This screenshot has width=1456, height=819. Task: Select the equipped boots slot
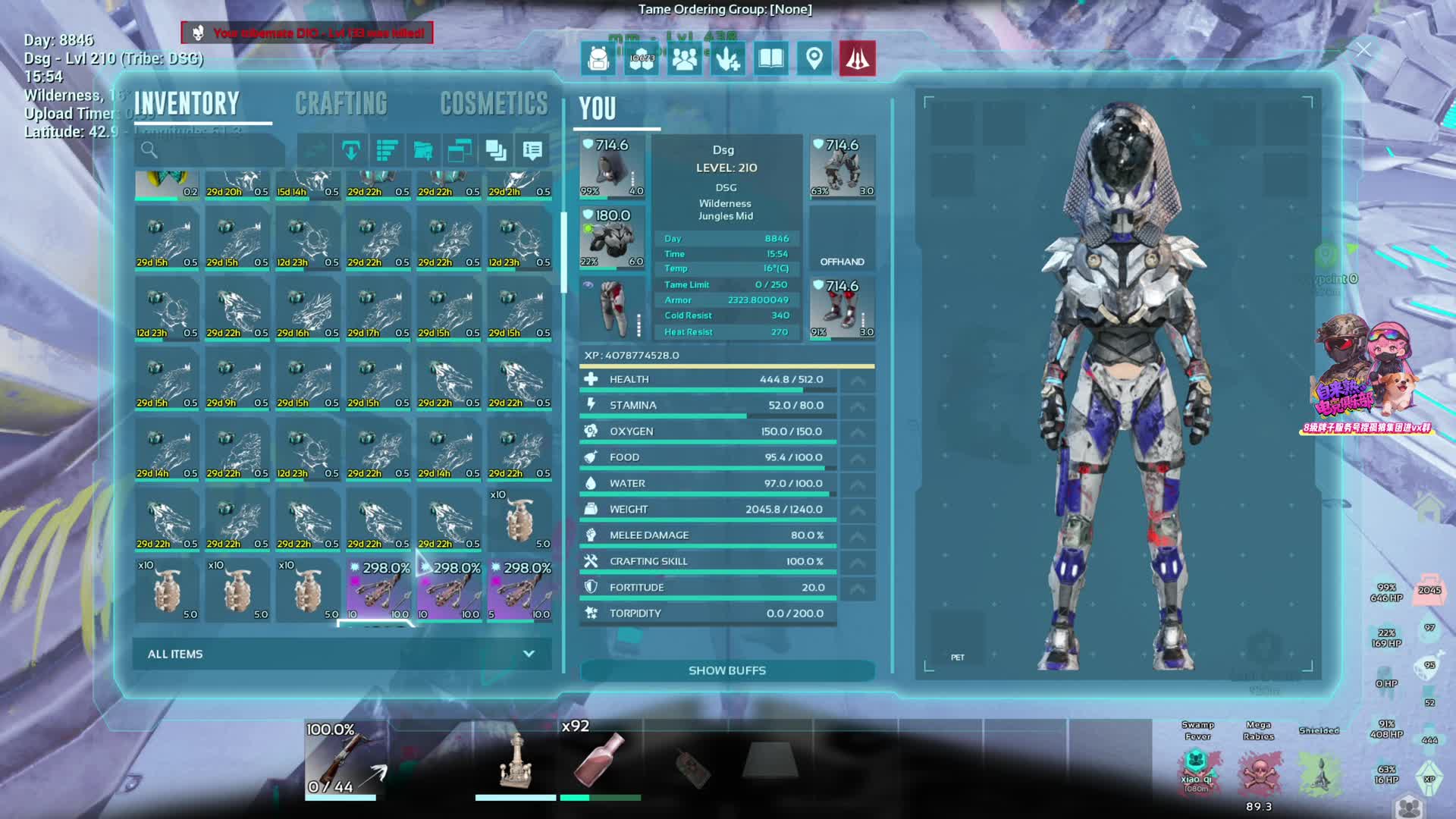[842, 308]
